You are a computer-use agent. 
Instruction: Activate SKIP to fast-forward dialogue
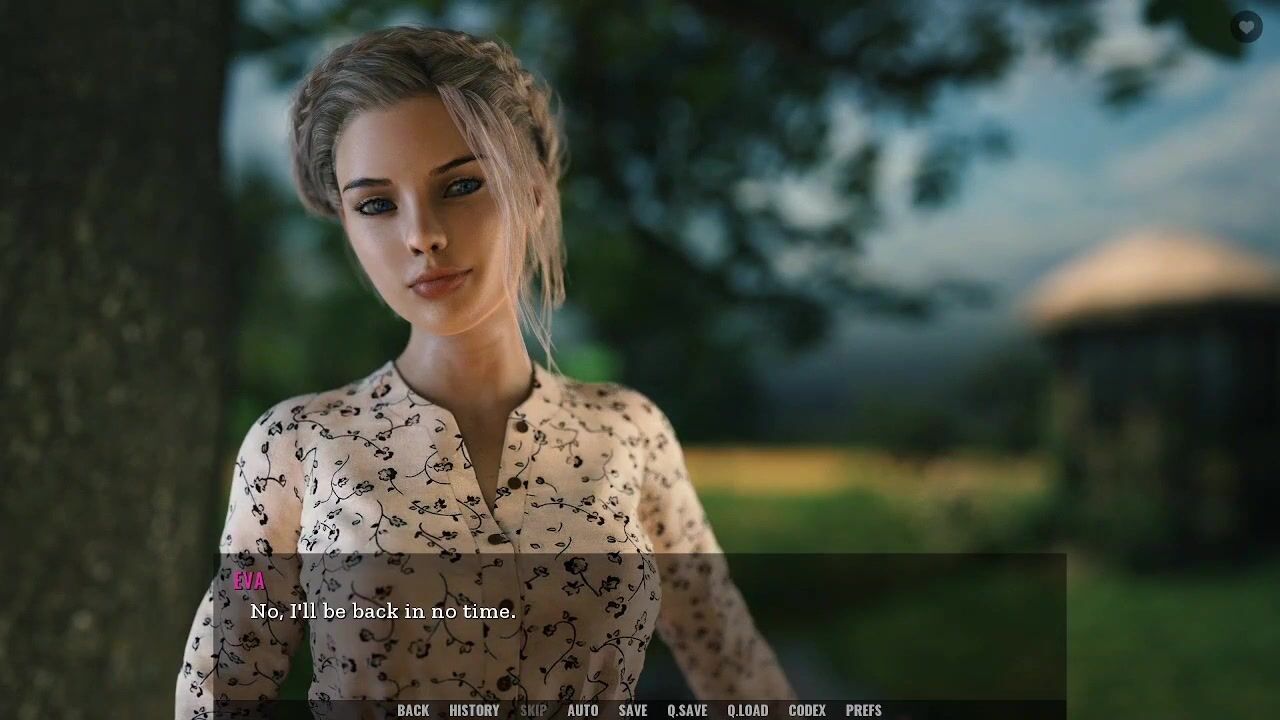534,710
